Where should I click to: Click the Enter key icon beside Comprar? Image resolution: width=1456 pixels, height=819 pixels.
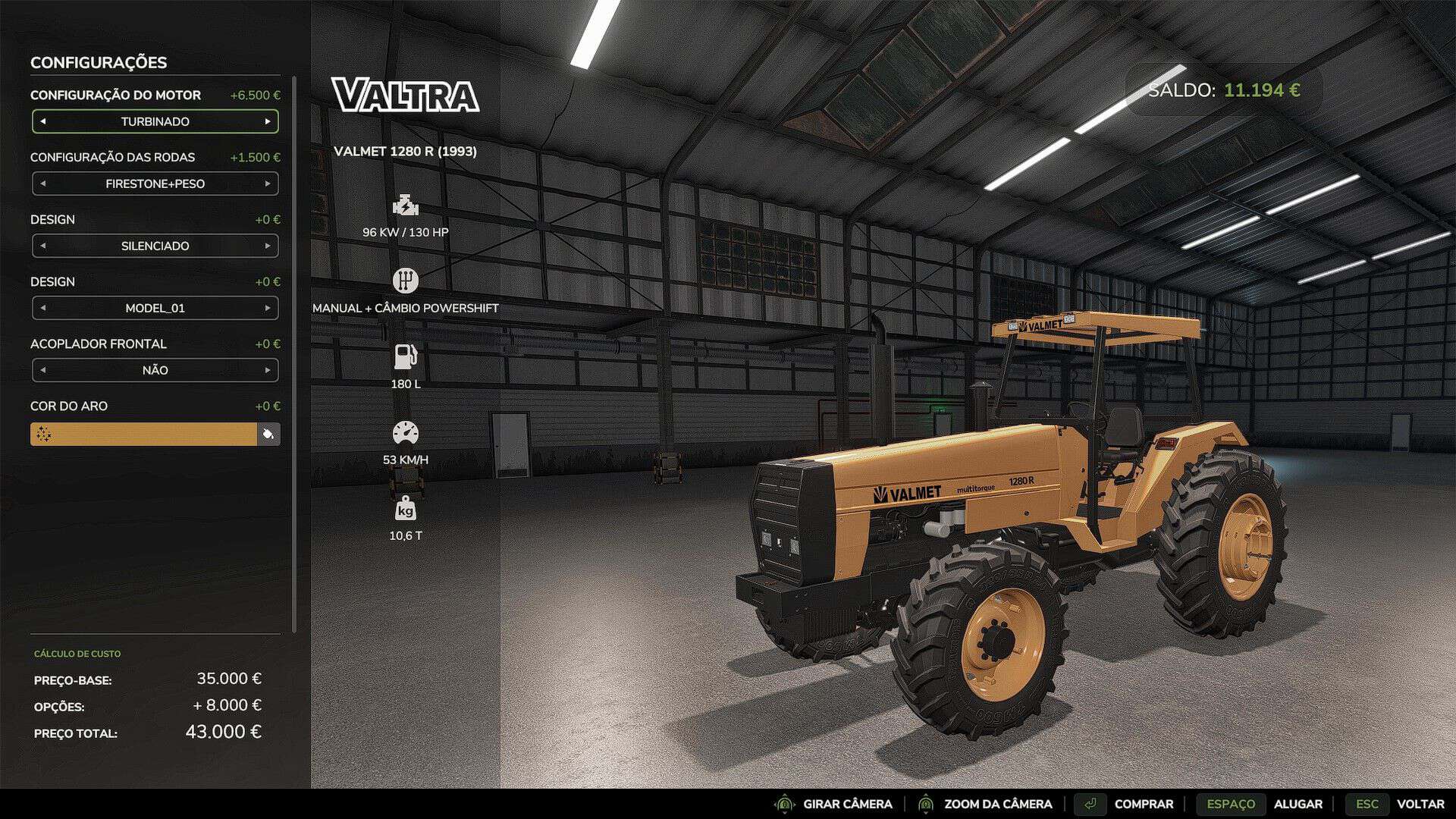pyautogui.click(x=1092, y=804)
